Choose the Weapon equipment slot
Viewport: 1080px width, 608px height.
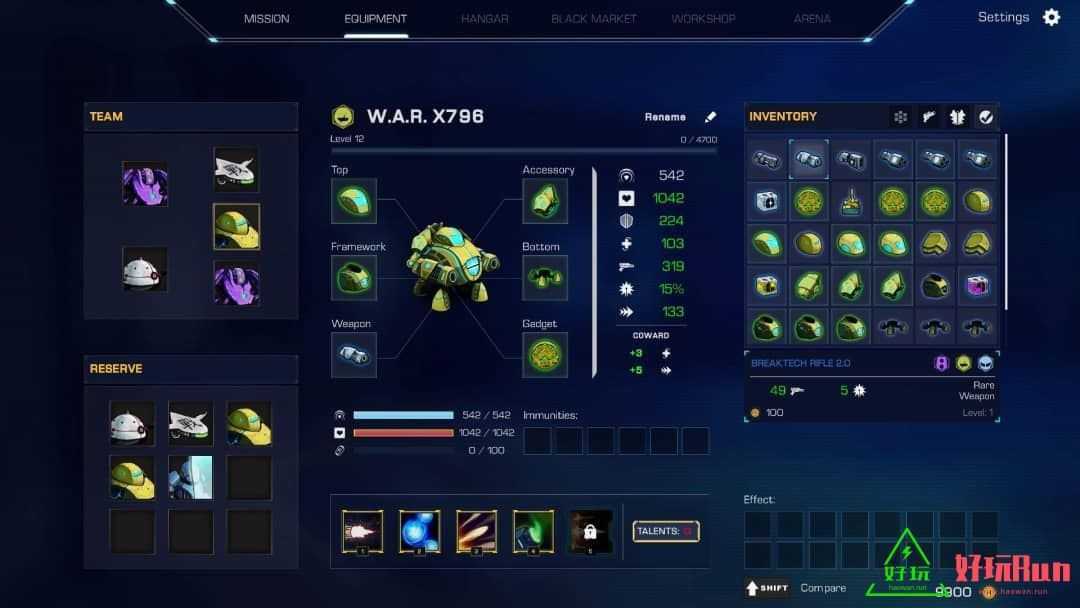pos(354,355)
